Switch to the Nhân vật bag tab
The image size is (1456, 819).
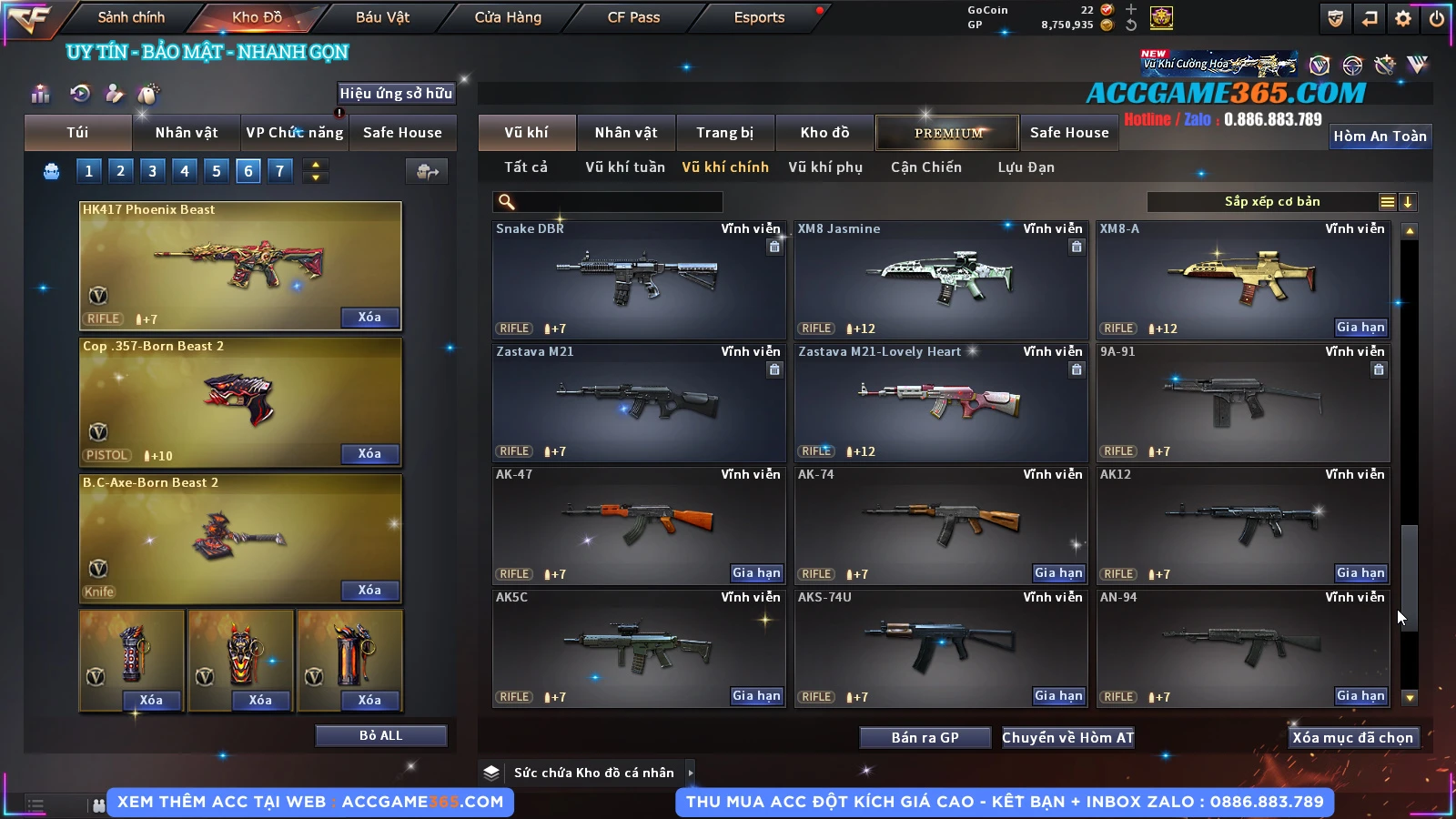pos(187,133)
